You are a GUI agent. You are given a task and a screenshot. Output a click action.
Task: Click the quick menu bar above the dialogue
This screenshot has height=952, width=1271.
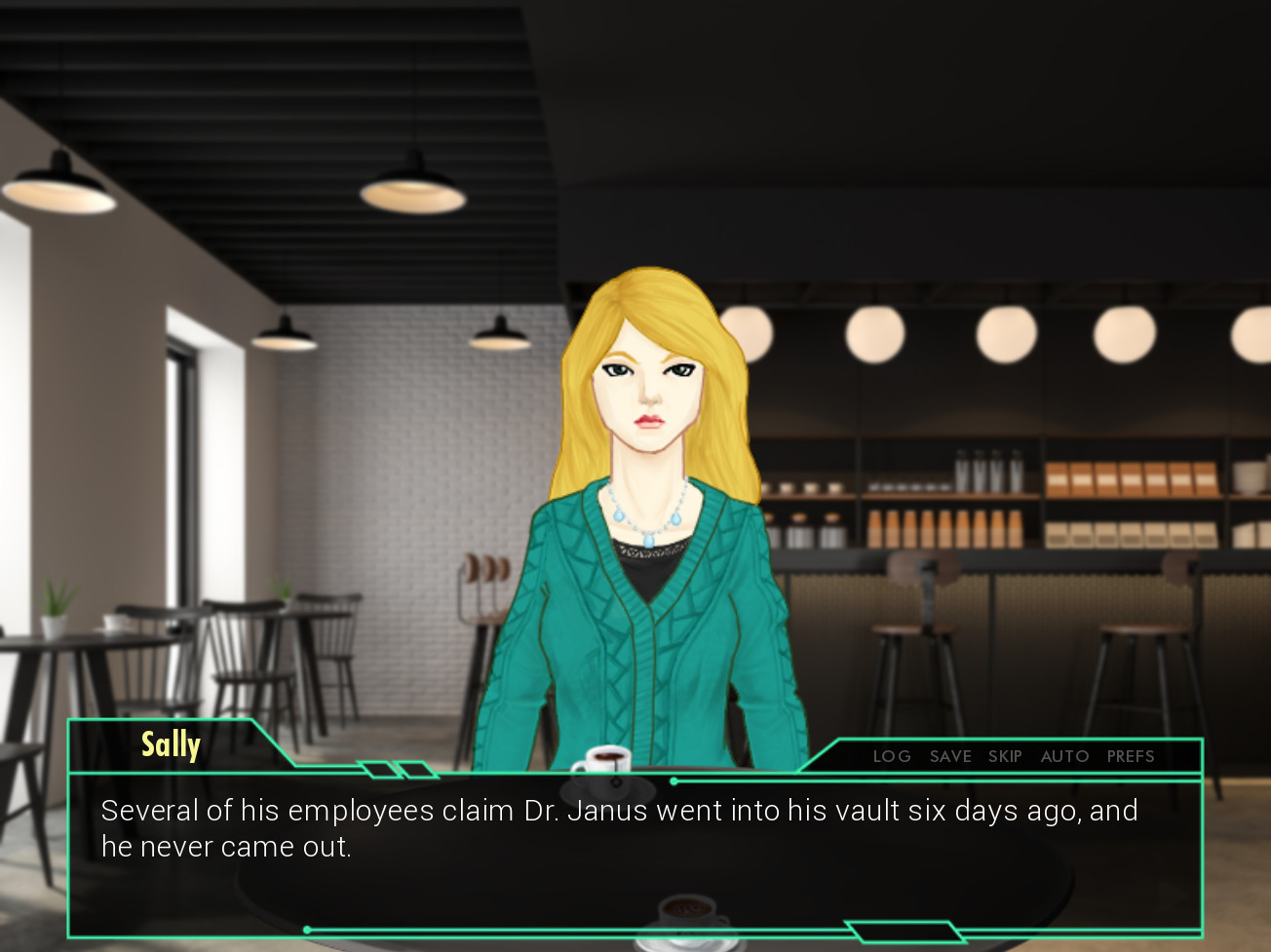tap(1014, 756)
